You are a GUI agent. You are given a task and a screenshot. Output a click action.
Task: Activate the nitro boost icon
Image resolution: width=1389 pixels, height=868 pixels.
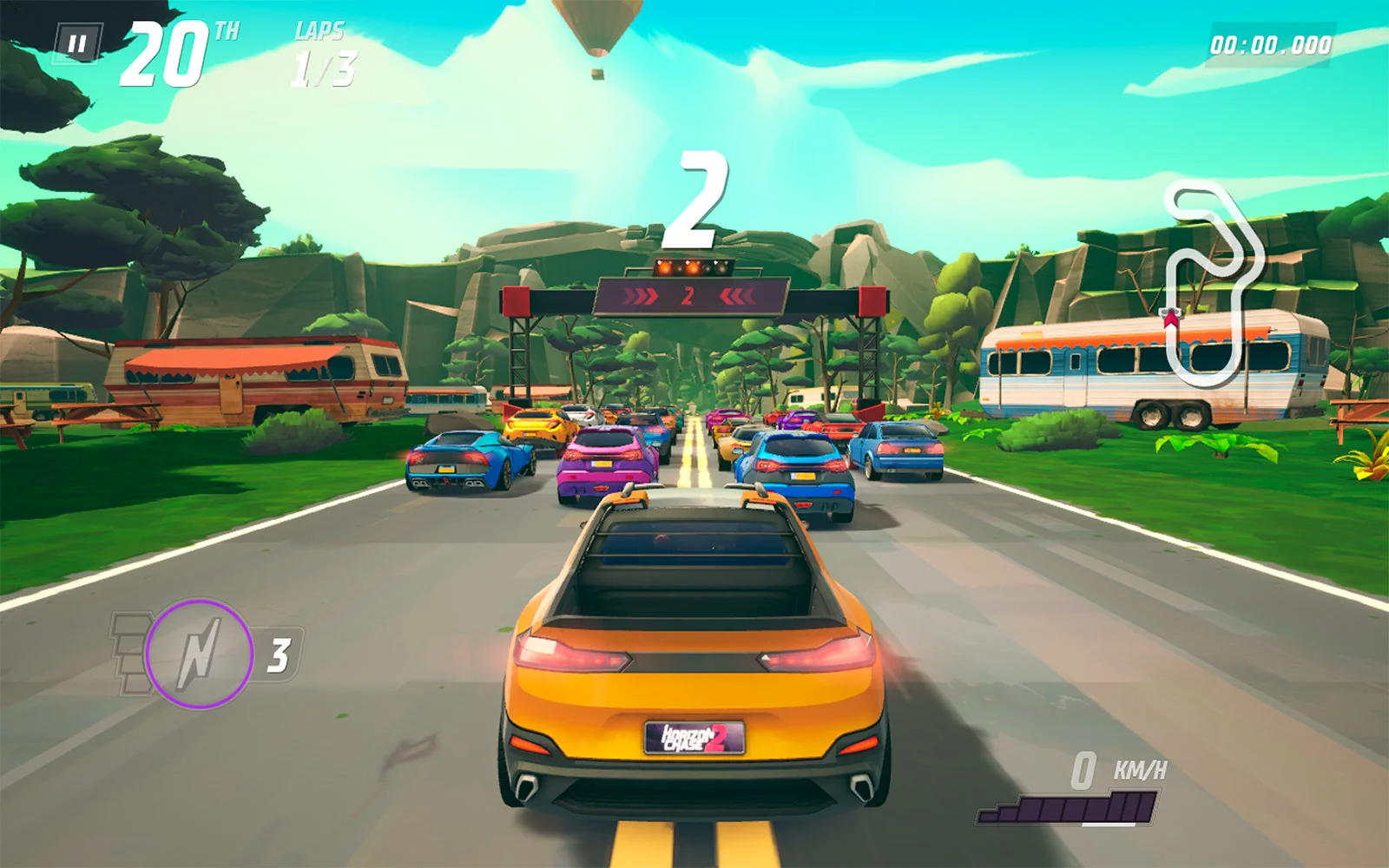199,653
